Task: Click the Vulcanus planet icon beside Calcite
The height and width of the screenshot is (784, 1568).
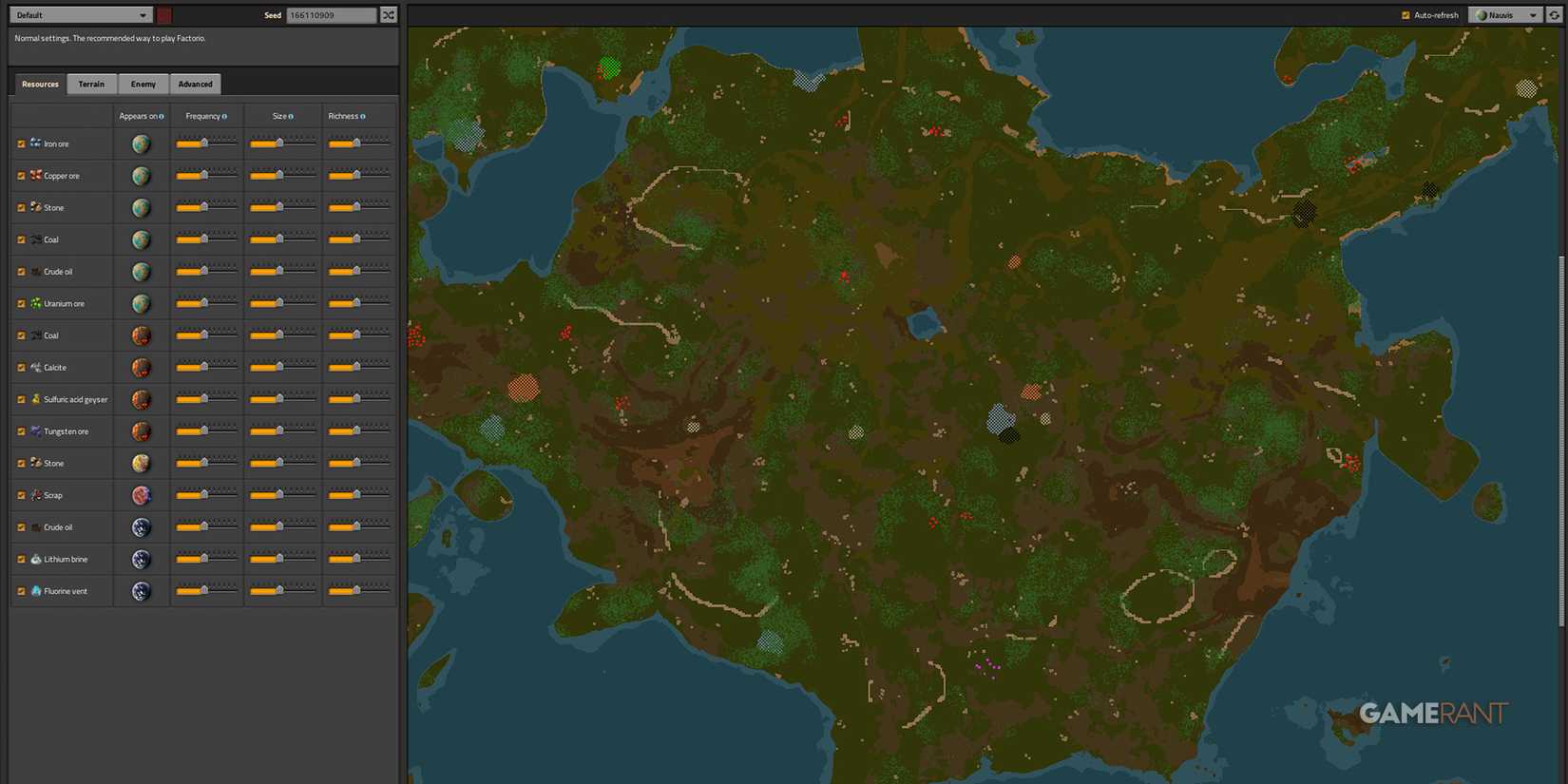Action: tap(141, 367)
